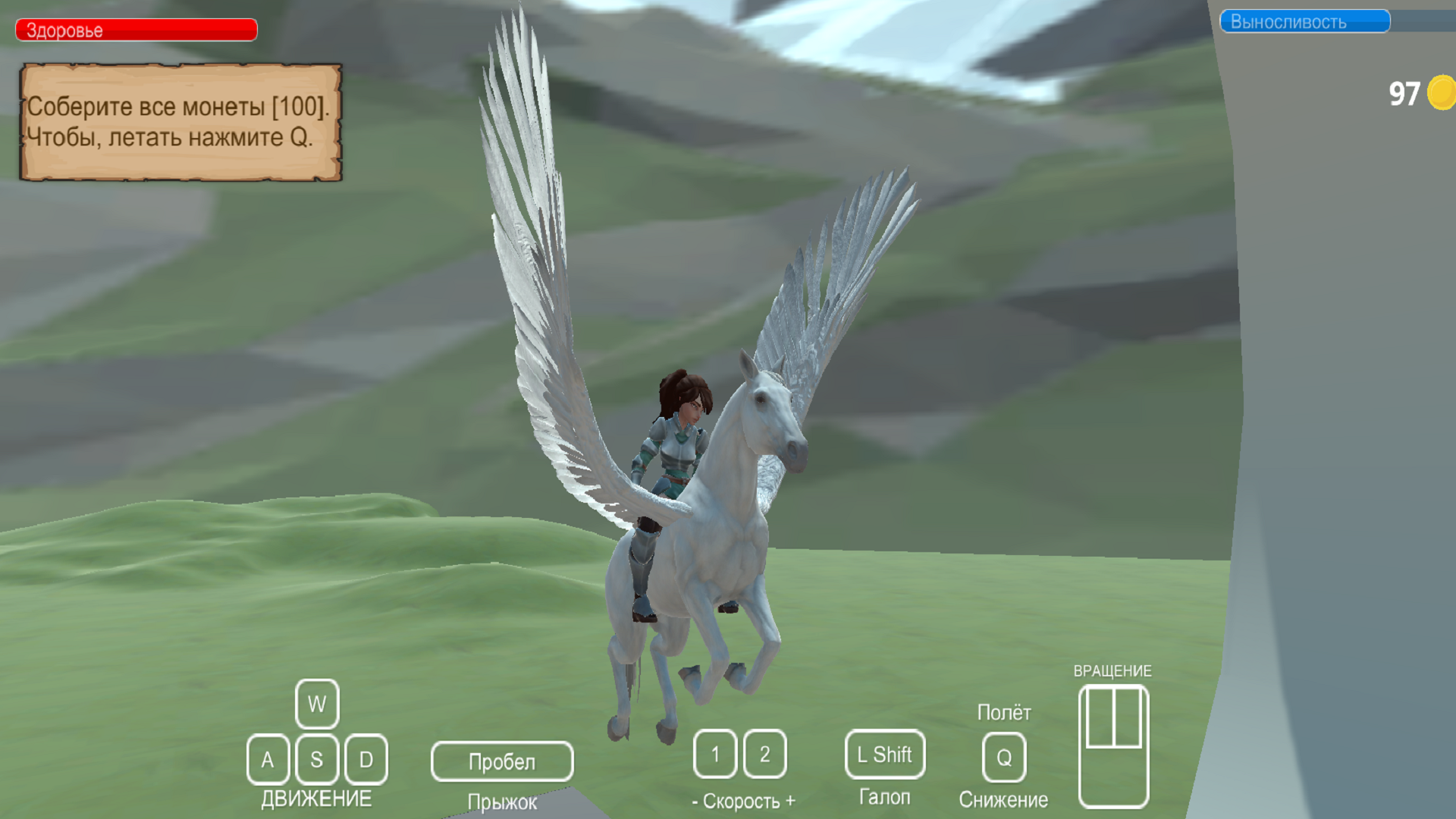Expand the Выносливость stamina bar panel

[1304, 21]
